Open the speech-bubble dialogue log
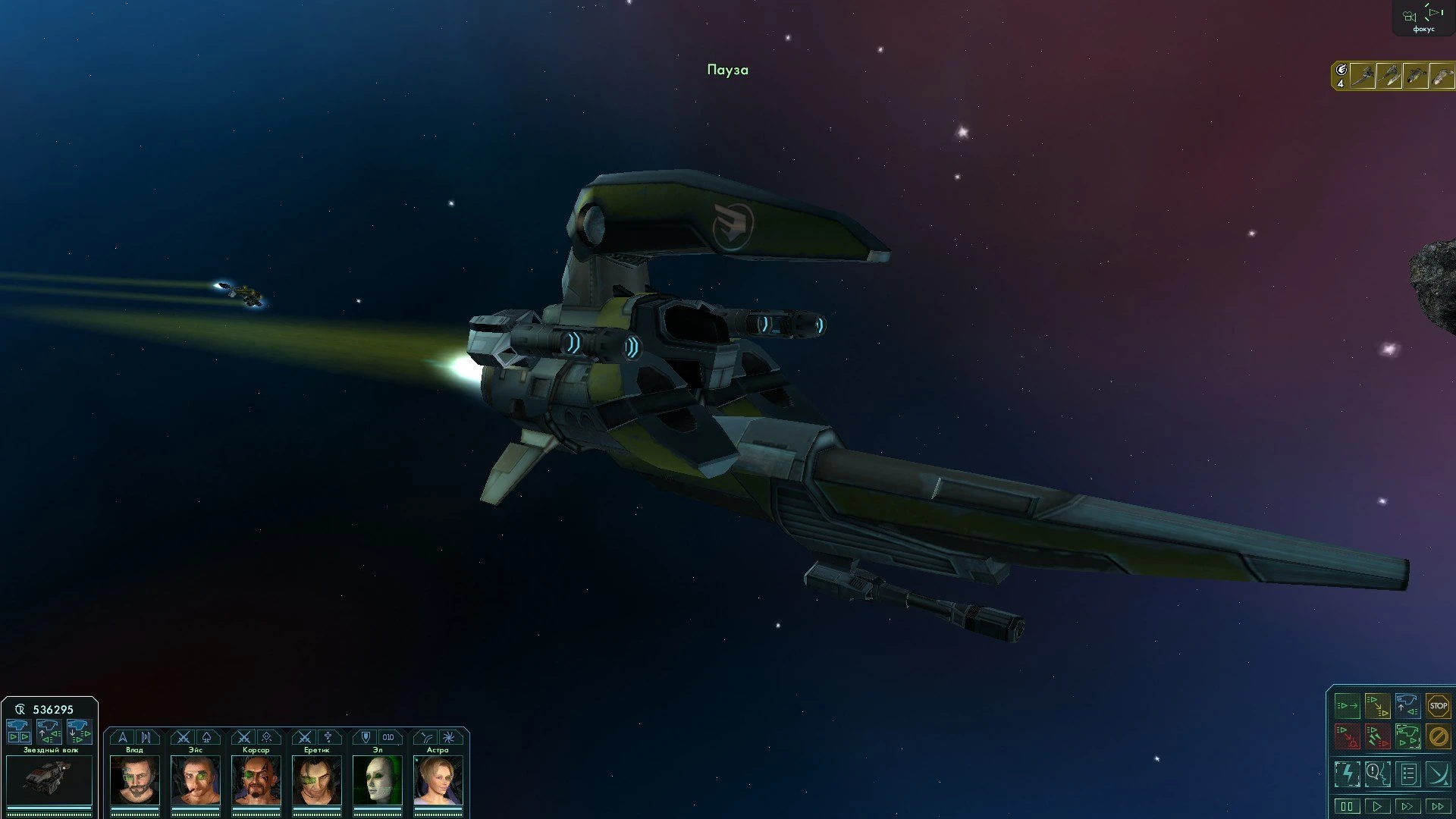This screenshot has width=1456, height=819. (1378, 774)
